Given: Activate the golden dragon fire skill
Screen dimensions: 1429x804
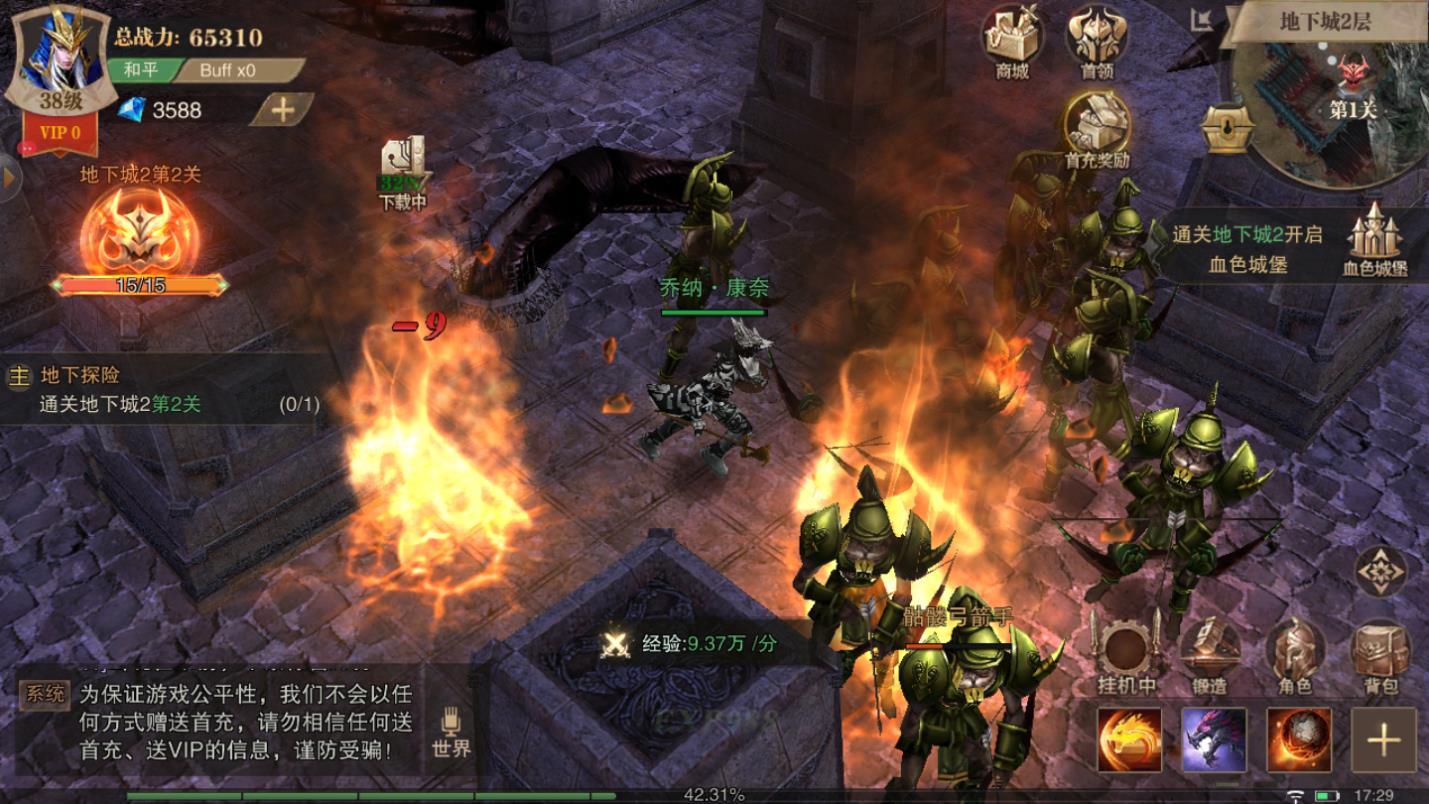Looking at the screenshot, I should 1129,740.
